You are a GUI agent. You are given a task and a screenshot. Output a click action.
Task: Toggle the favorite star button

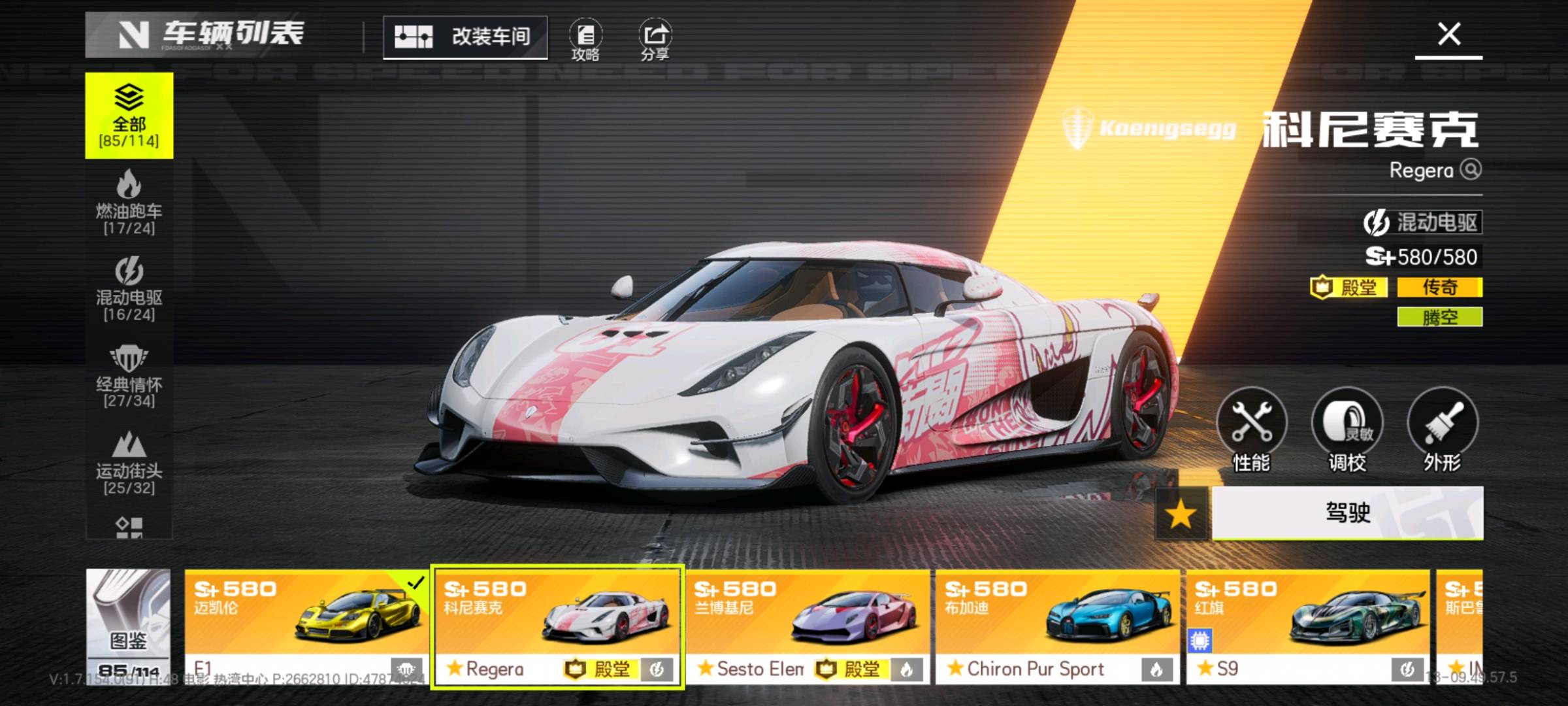click(1181, 514)
